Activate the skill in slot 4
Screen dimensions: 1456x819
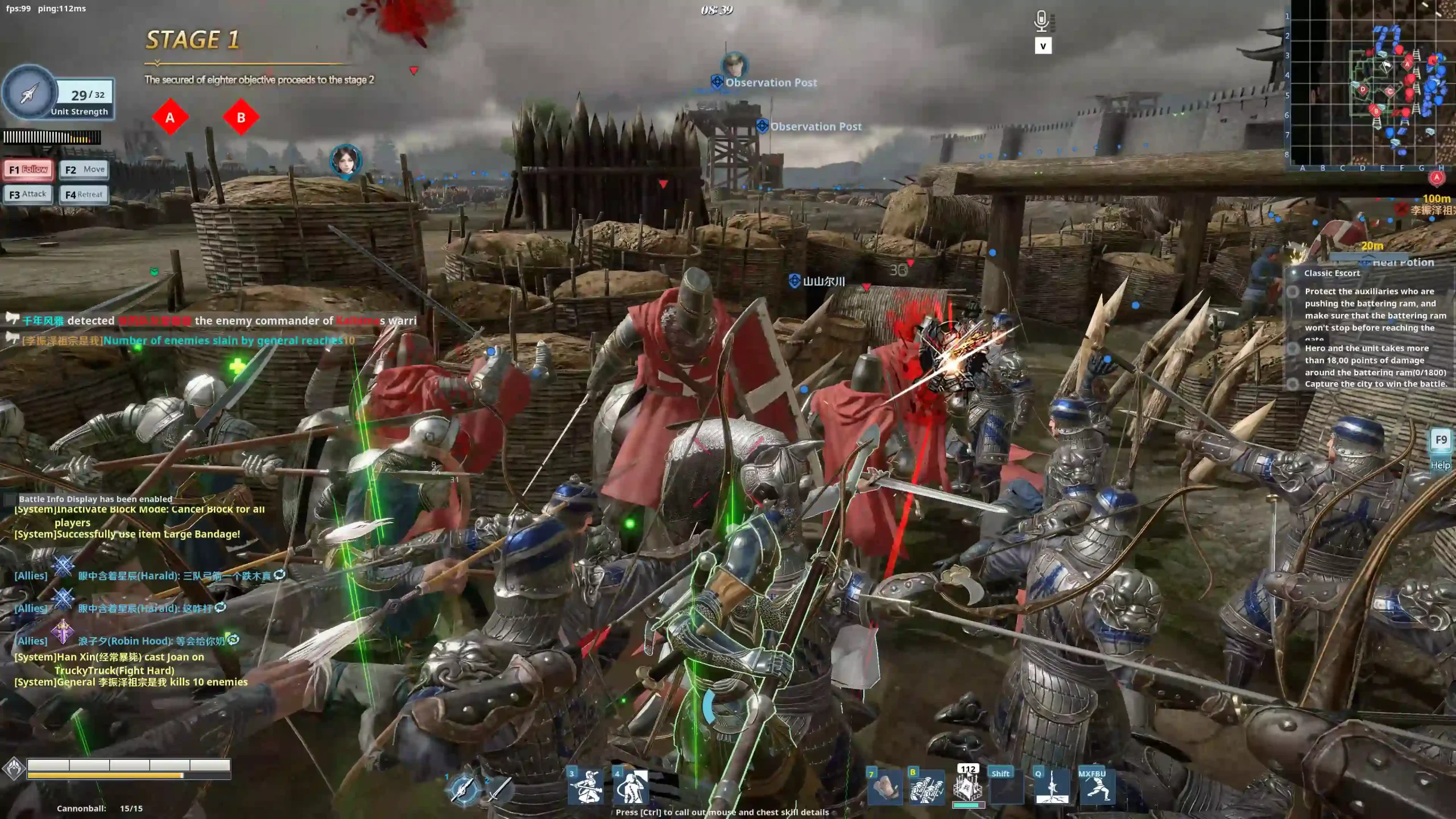click(x=630, y=787)
